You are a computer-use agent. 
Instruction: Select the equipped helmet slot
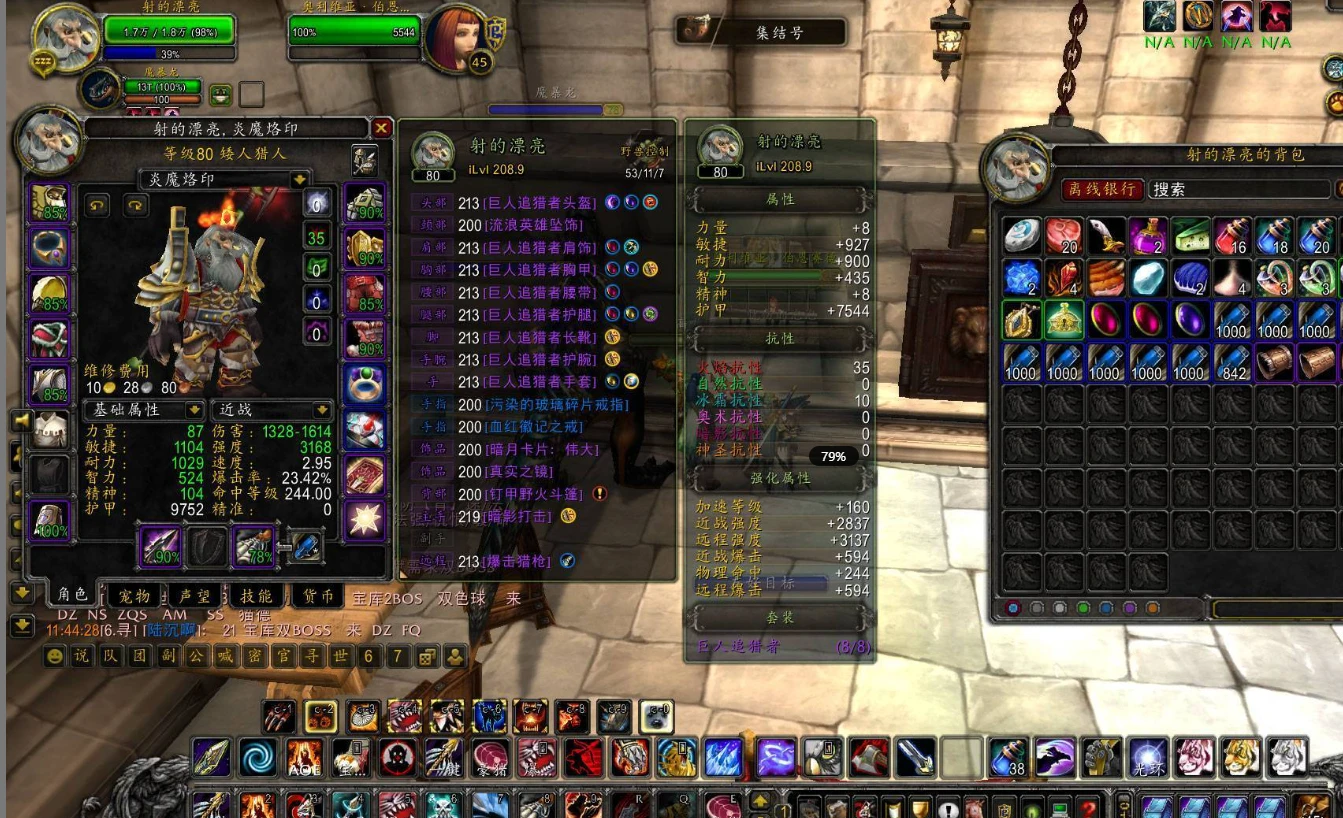pyautogui.click(x=50, y=203)
